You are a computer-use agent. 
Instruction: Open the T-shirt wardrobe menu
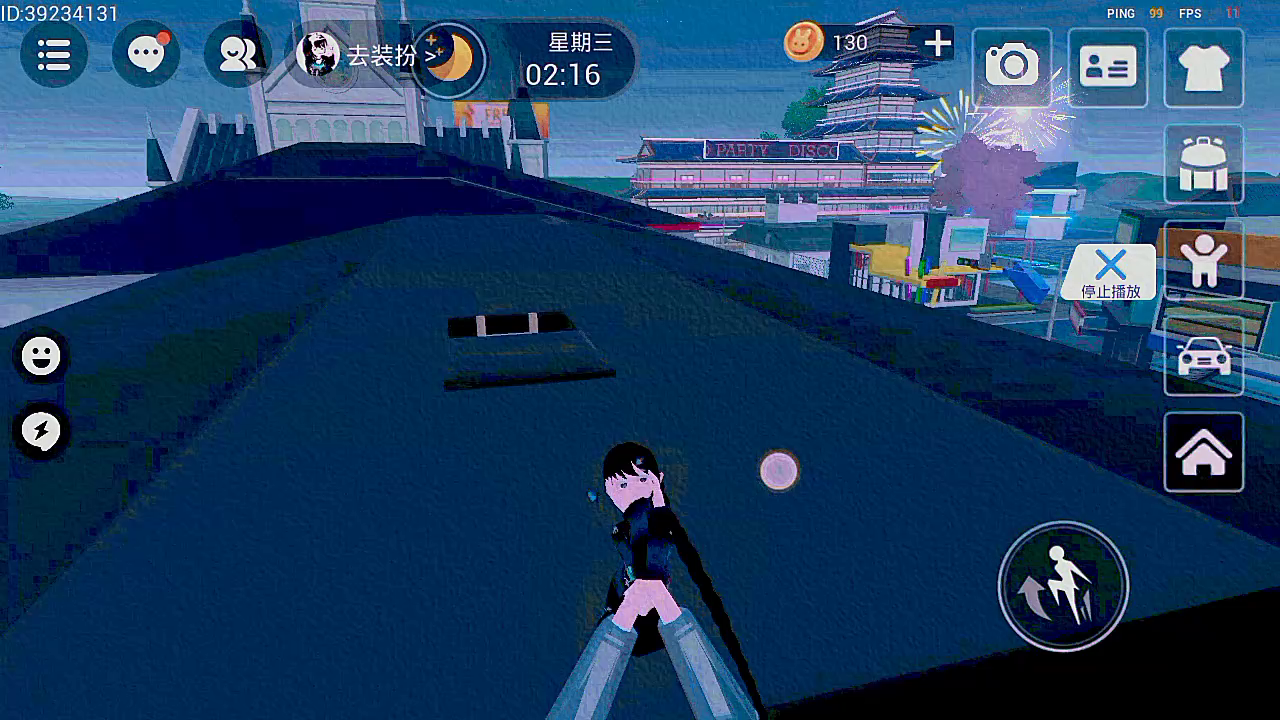(x=1203, y=67)
